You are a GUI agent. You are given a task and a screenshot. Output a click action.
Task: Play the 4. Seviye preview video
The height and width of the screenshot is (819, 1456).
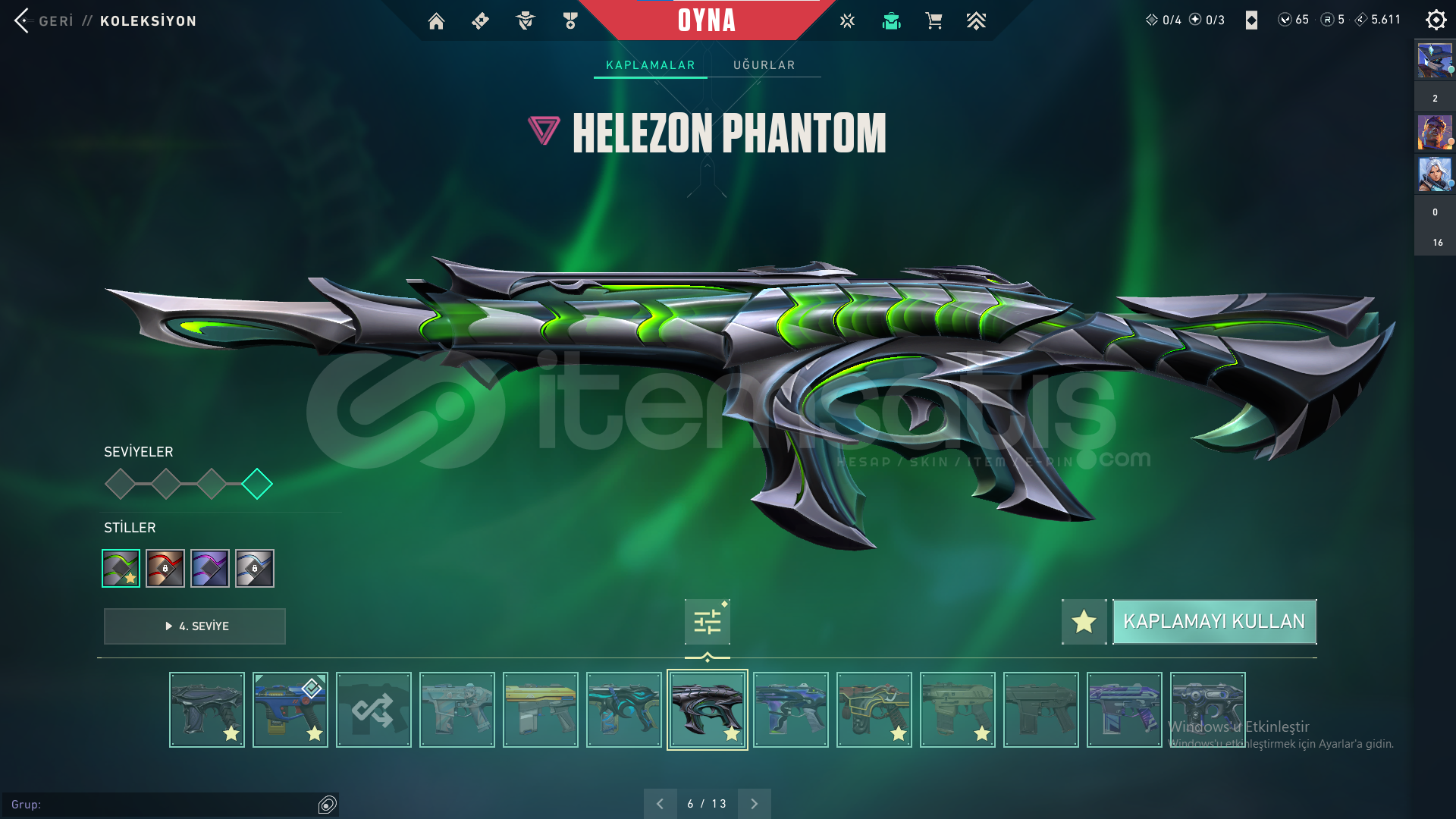(195, 626)
